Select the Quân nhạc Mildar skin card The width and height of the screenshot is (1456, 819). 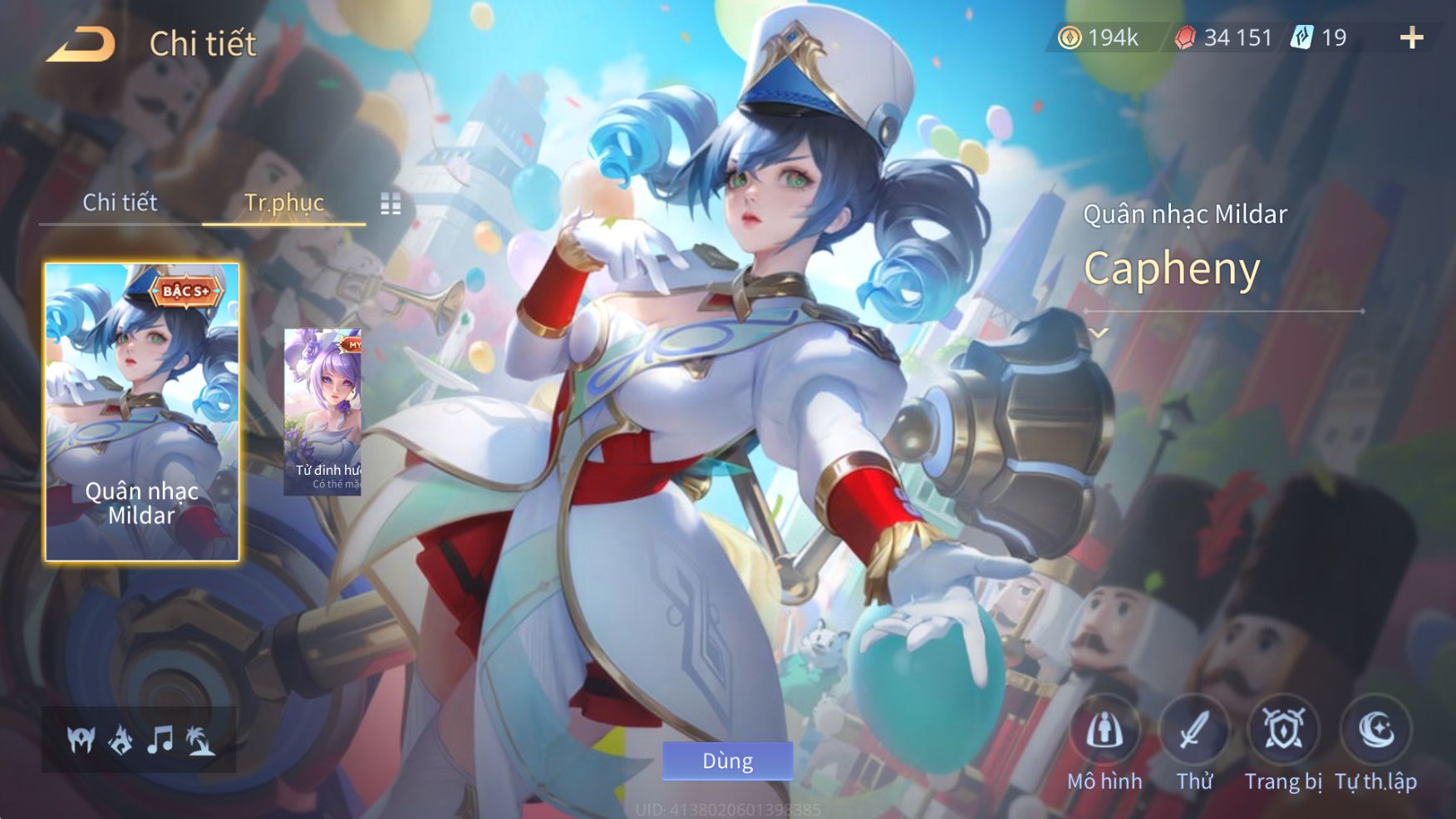point(141,412)
